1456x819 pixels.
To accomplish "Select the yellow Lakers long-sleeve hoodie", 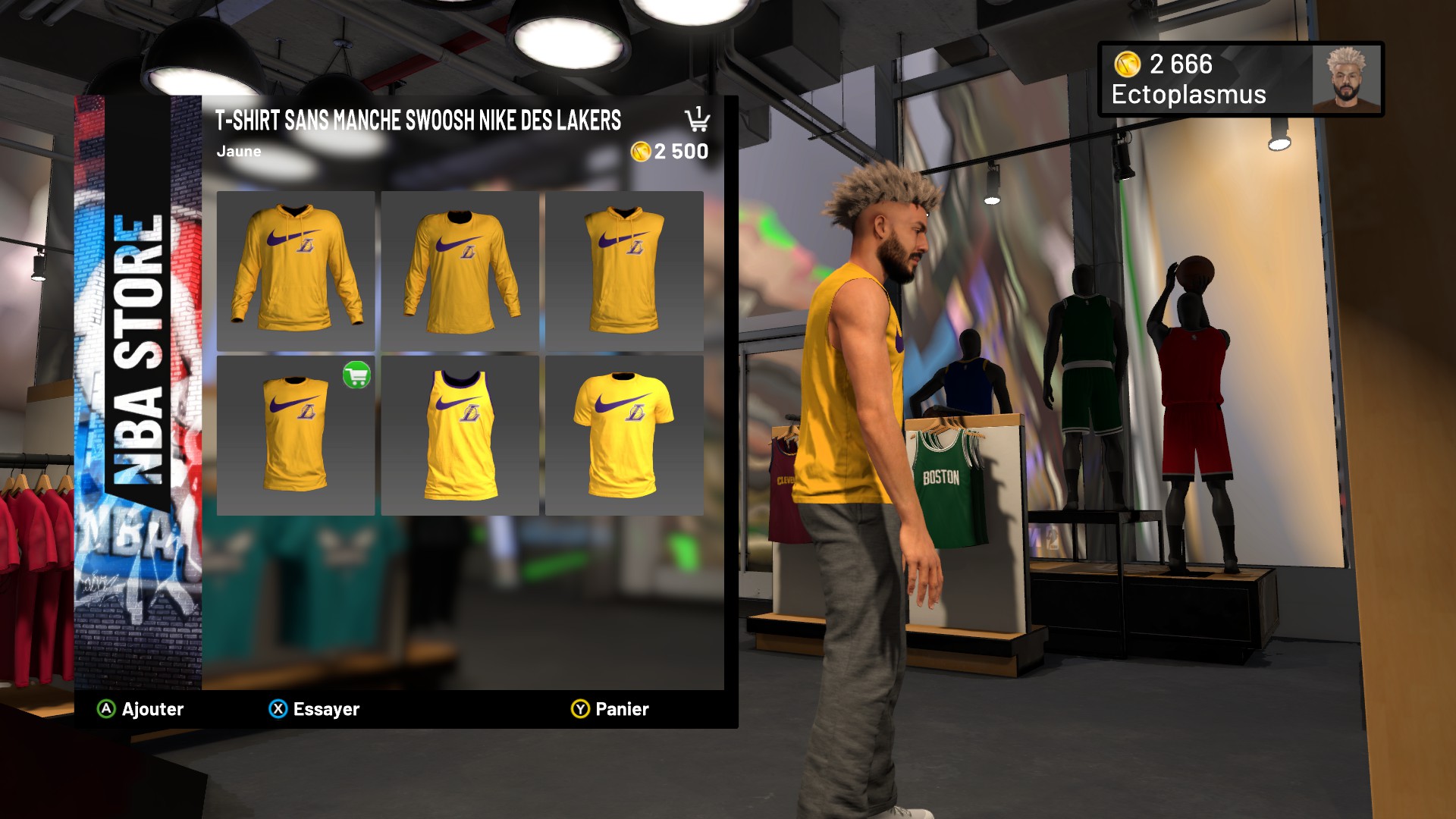I will 296,271.
